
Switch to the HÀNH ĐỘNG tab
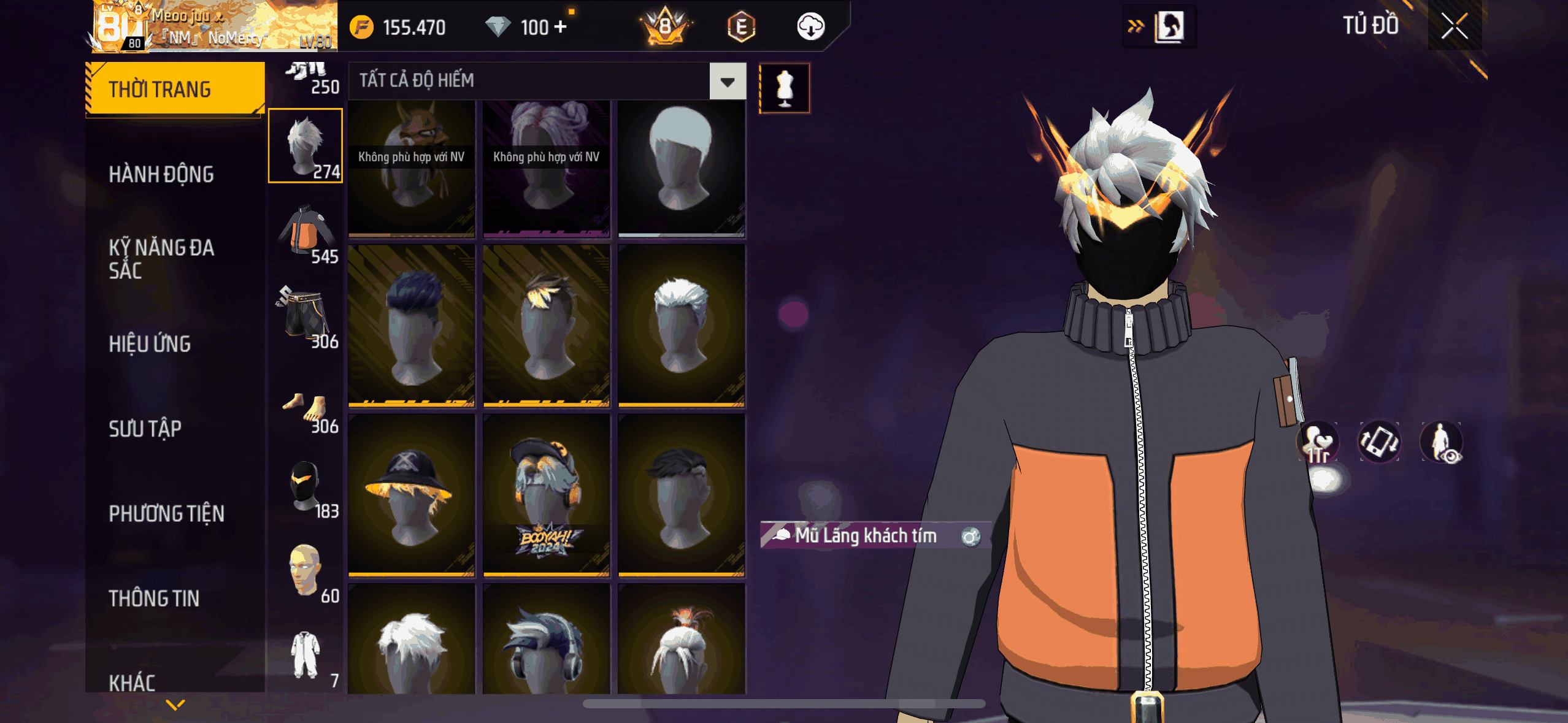point(161,175)
